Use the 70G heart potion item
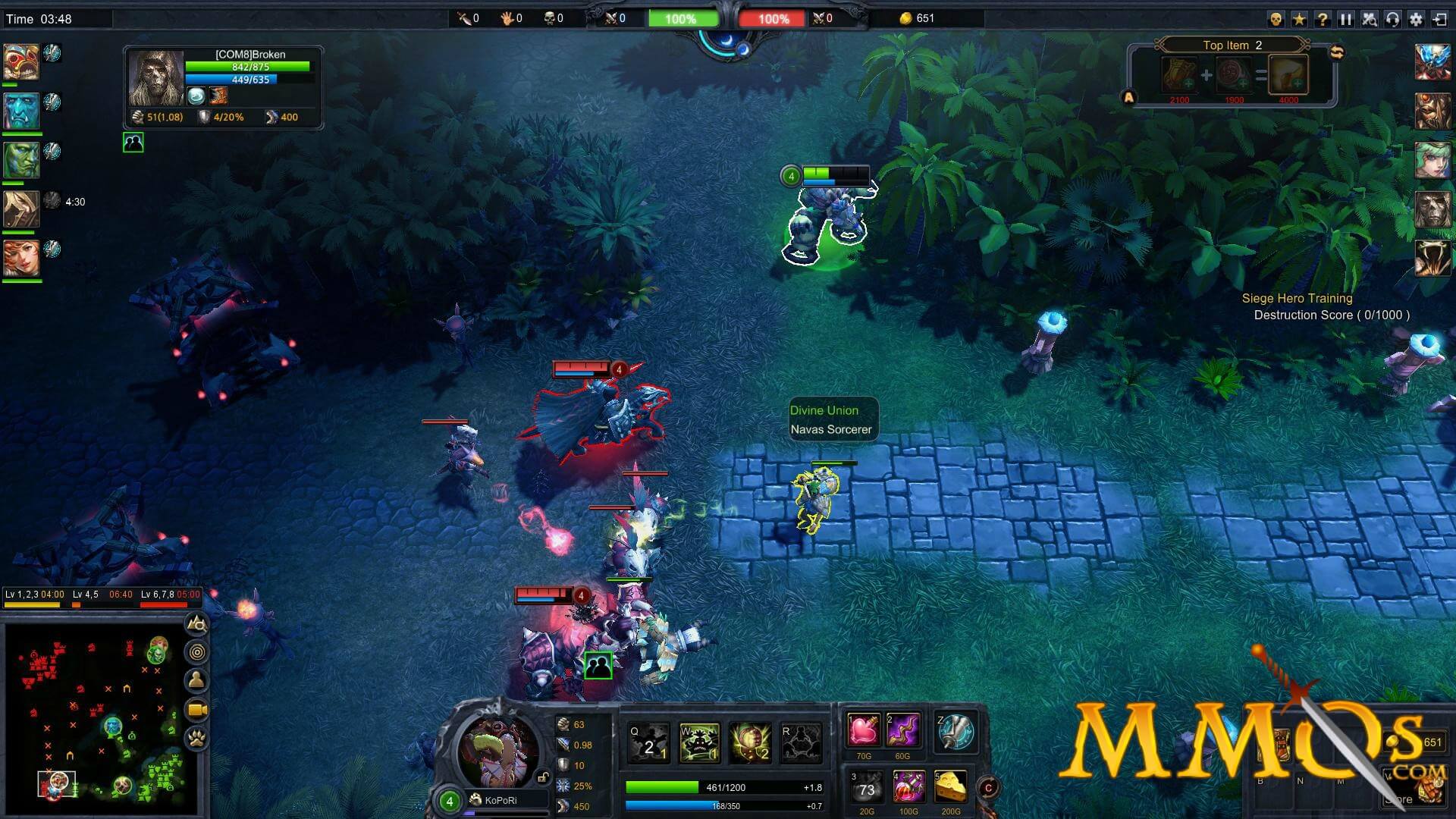1456x819 pixels. click(864, 730)
